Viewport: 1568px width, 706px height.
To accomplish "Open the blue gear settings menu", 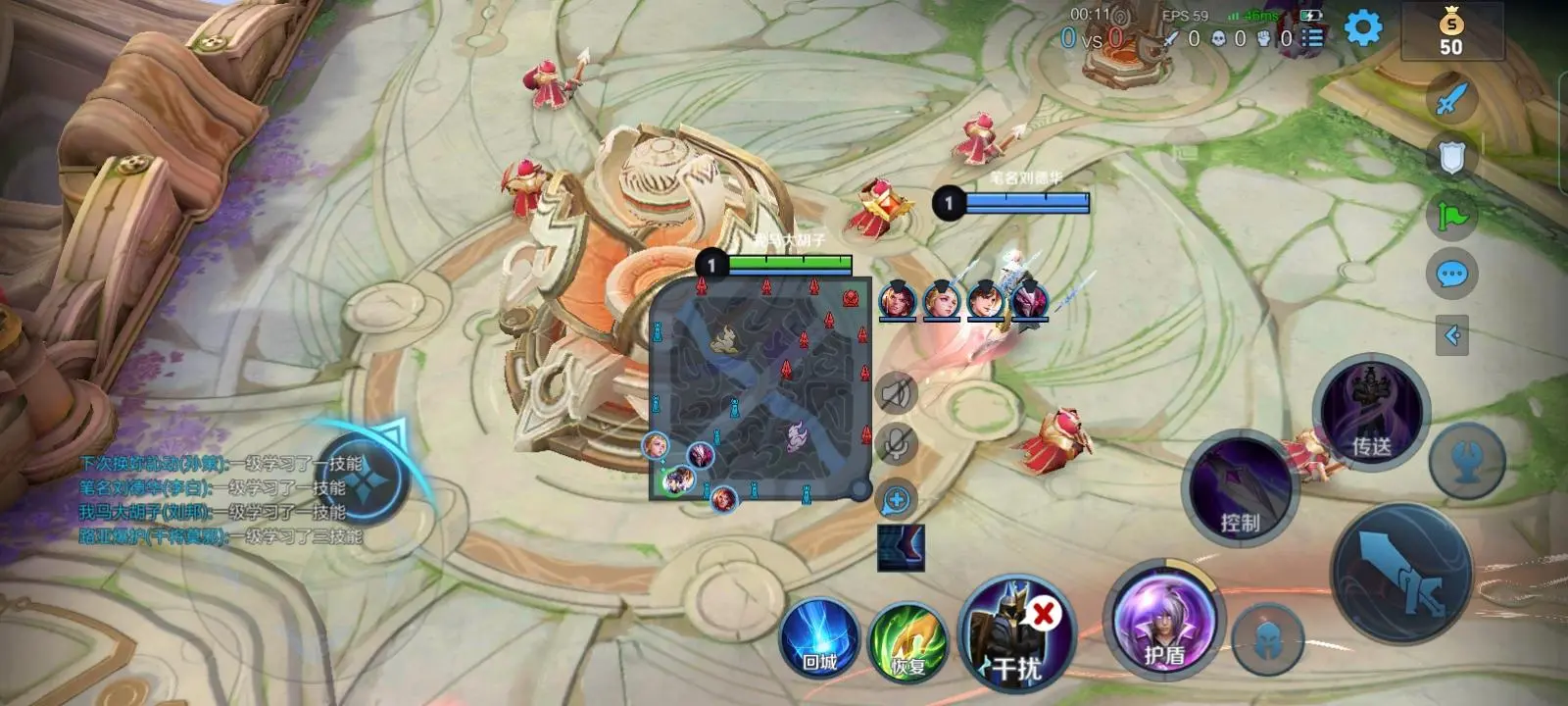I will [x=1363, y=27].
